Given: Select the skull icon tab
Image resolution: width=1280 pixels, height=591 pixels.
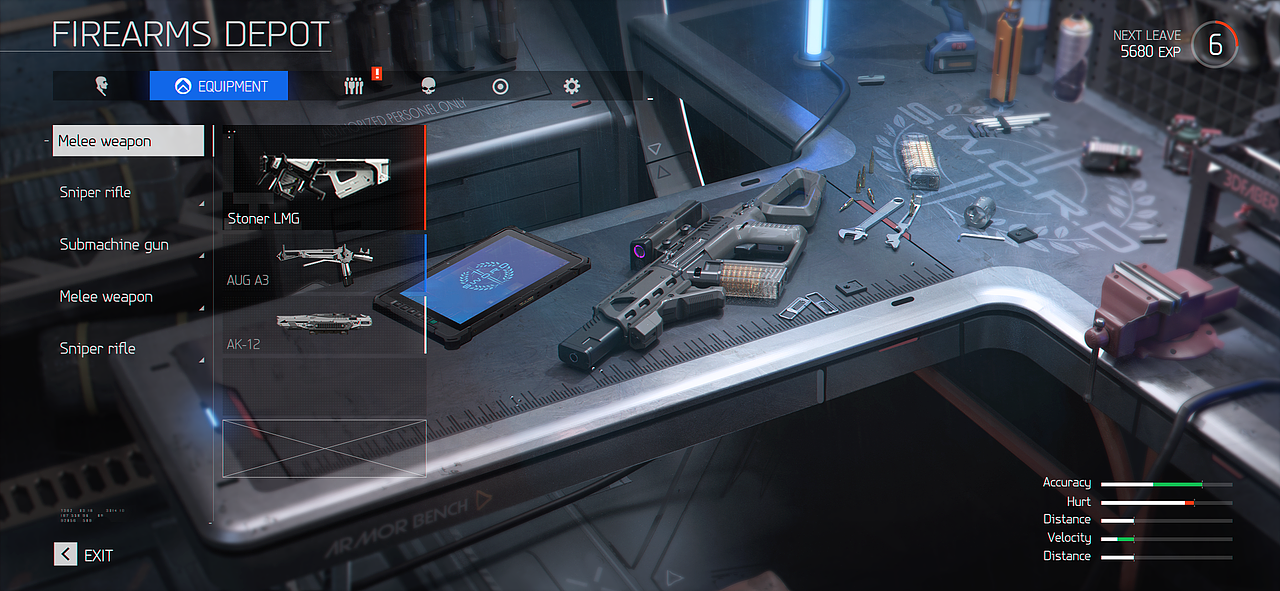Looking at the screenshot, I should click(429, 86).
